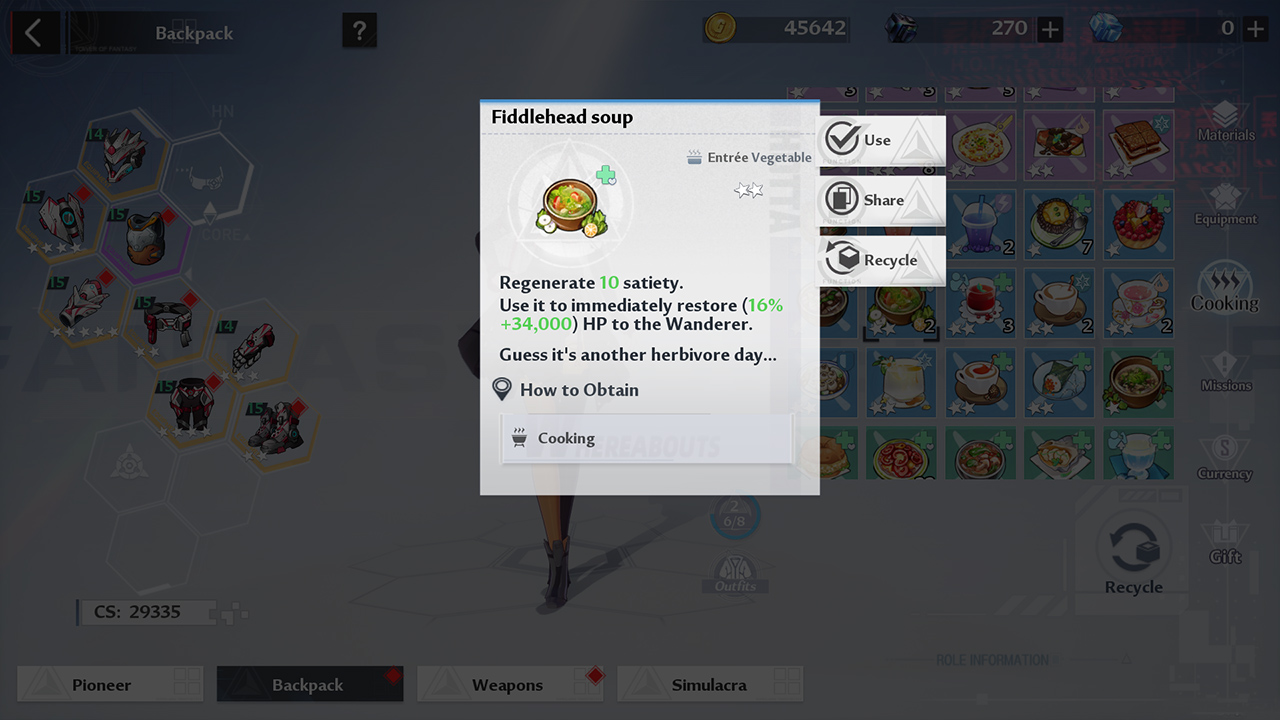Open the Materials category in the sidebar
1280x720 pixels.
[x=1225, y=118]
